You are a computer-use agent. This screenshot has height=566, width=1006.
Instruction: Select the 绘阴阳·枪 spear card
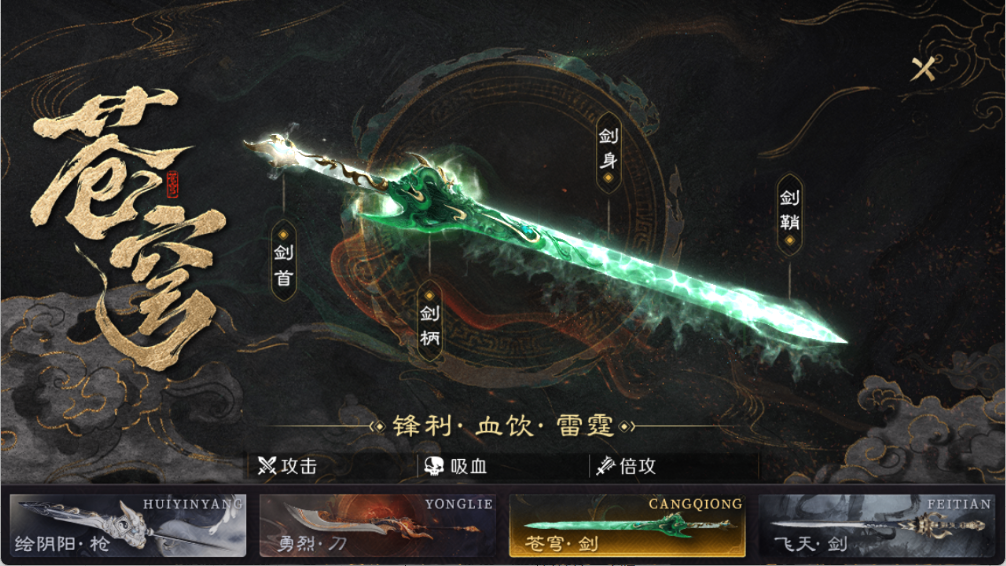[127, 526]
